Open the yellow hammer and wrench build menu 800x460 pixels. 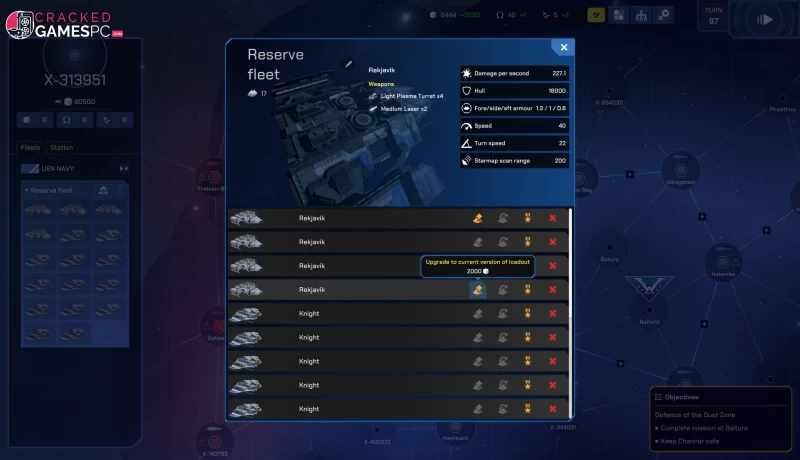[x=596, y=15]
